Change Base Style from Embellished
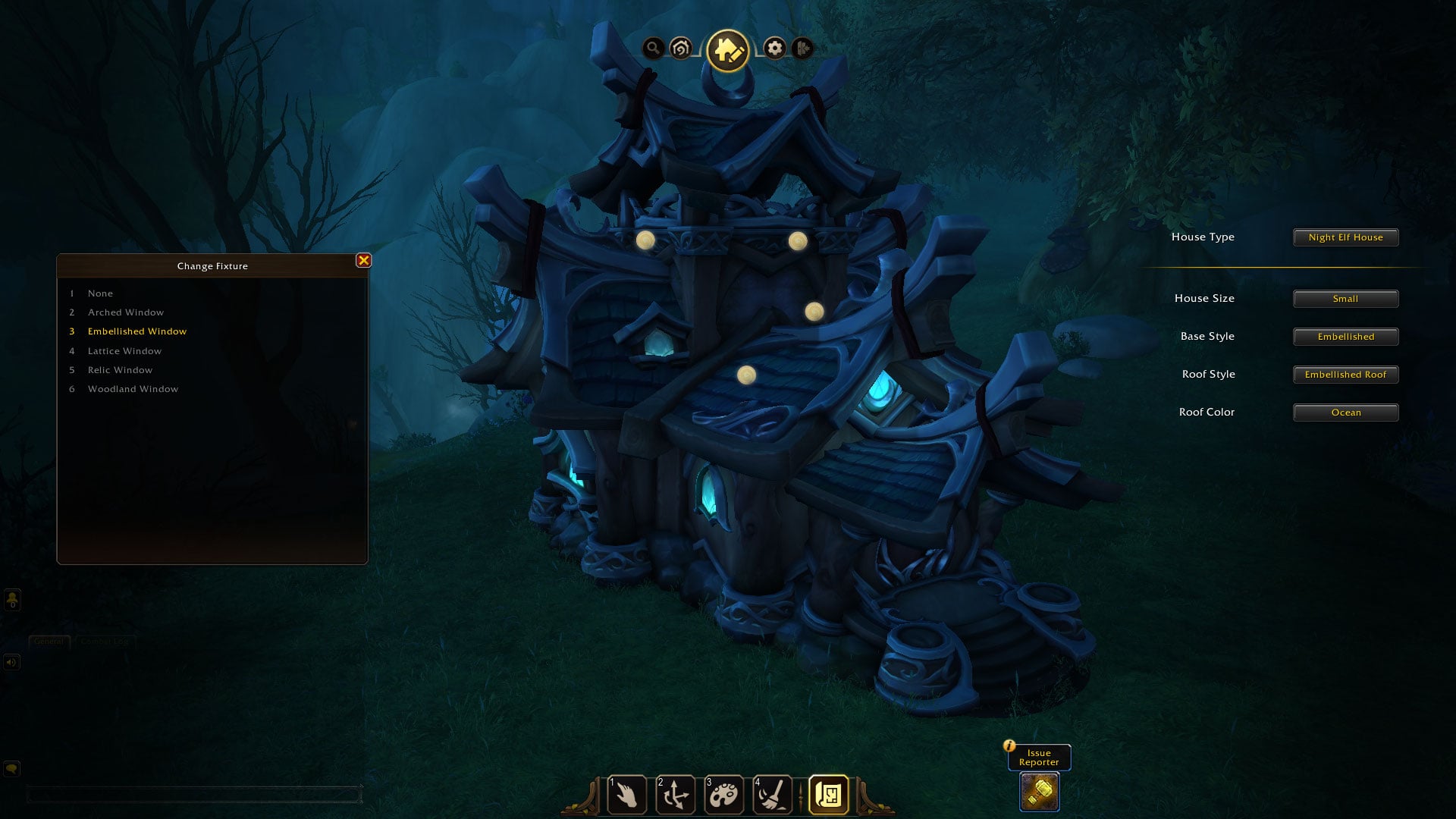 1345,336
